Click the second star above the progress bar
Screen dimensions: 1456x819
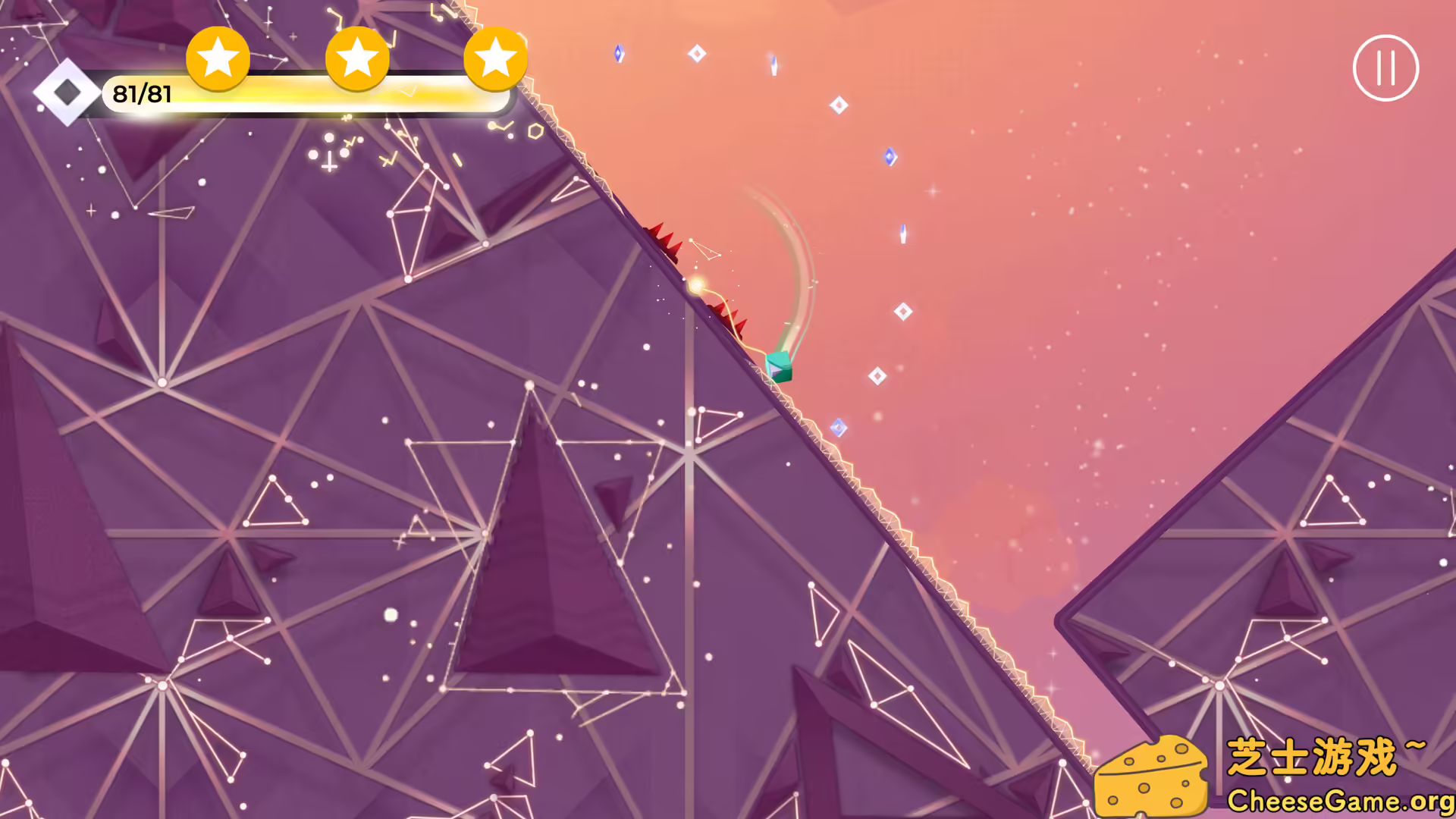pos(356,58)
